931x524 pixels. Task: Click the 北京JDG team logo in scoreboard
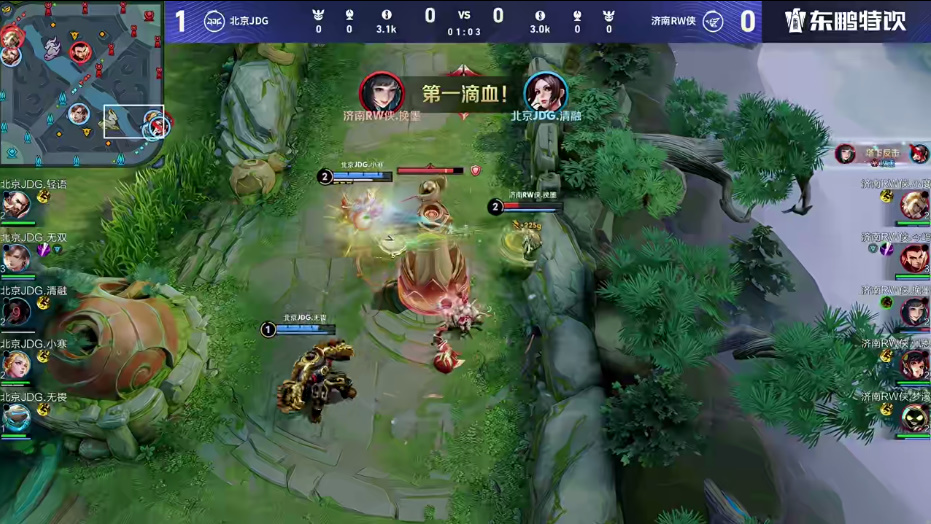tap(214, 21)
